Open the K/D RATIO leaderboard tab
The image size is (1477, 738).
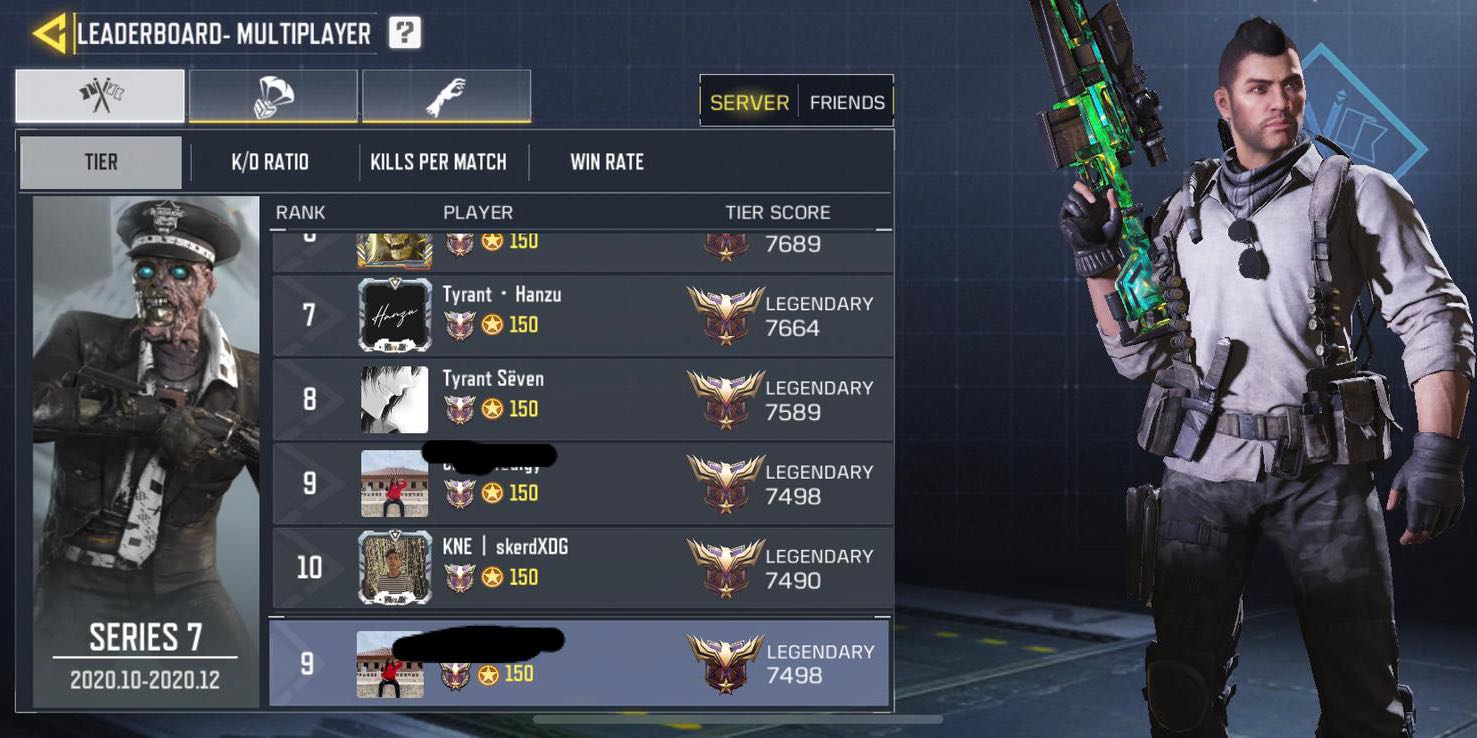[x=269, y=161]
